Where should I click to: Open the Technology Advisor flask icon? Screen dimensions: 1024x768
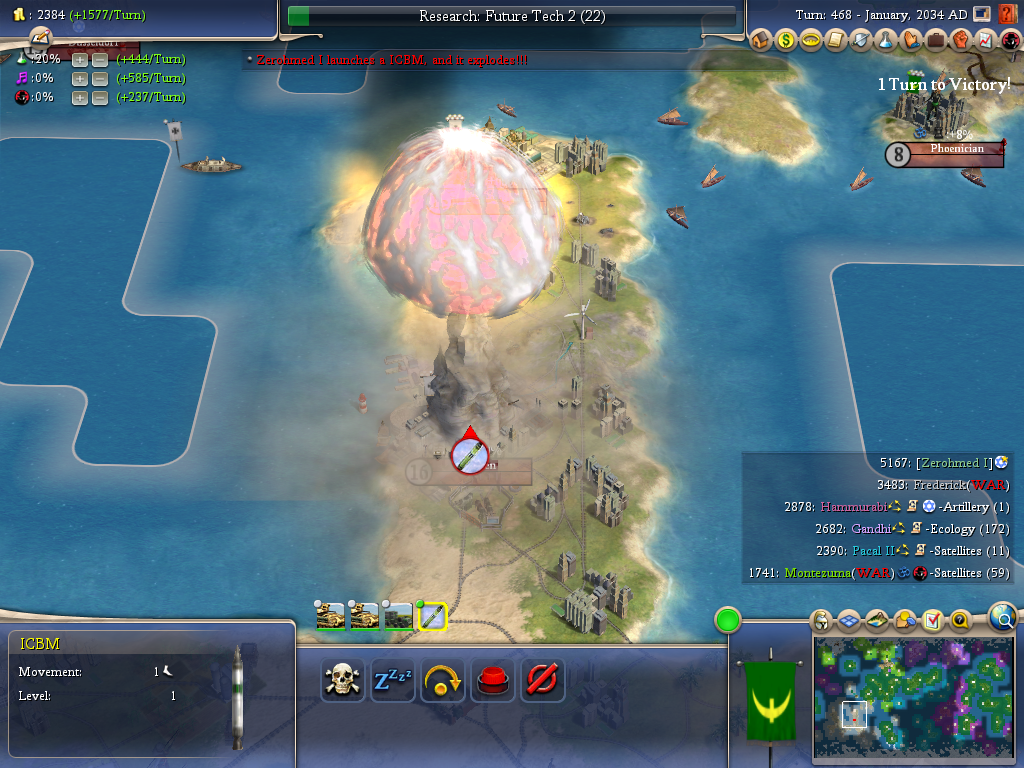[x=885, y=41]
